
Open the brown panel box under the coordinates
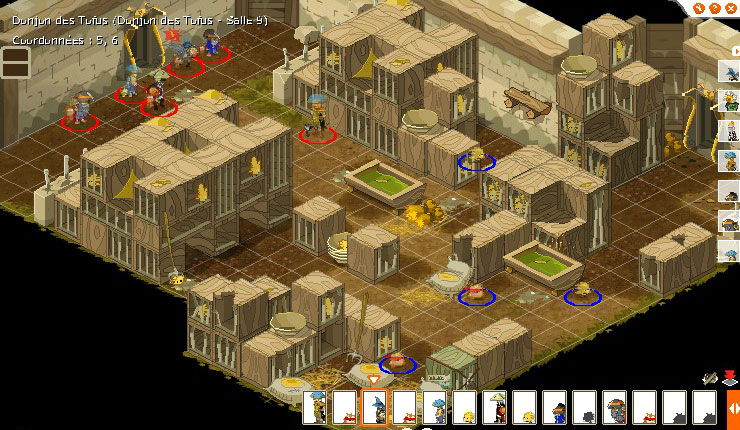pyautogui.click(x=14, y=62)
